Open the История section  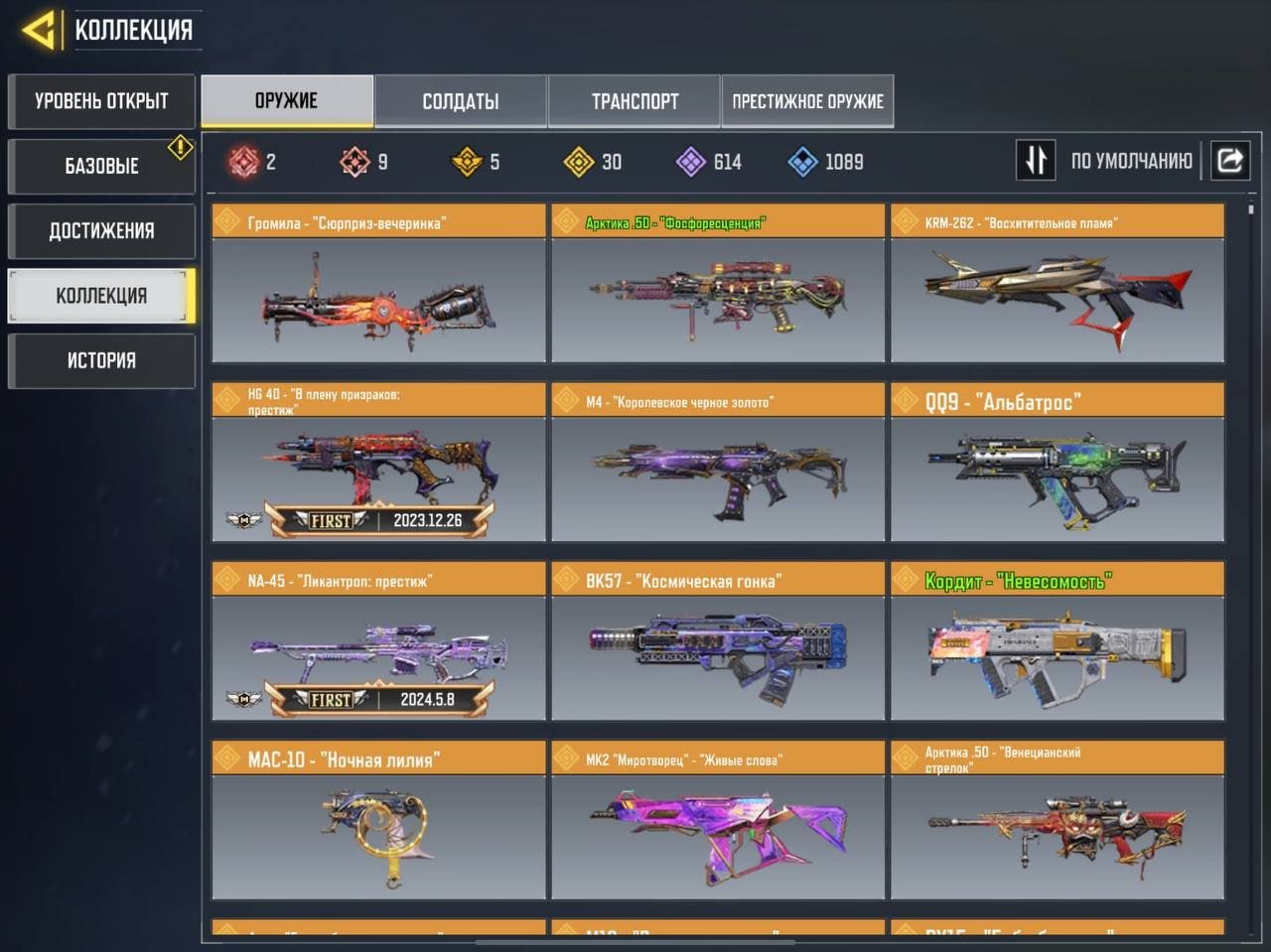pyautogui.click(x=101, y=360)
